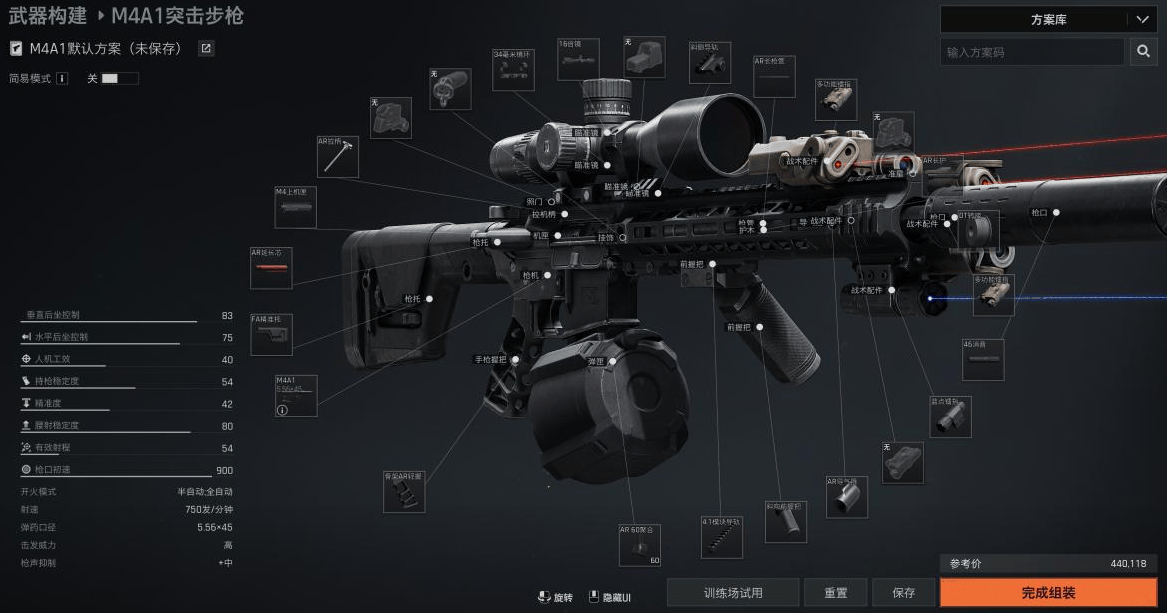Show the 简易模式 info tooltip icon
The width and height of the screenshot is (1167, 613).
pos(62,78)
